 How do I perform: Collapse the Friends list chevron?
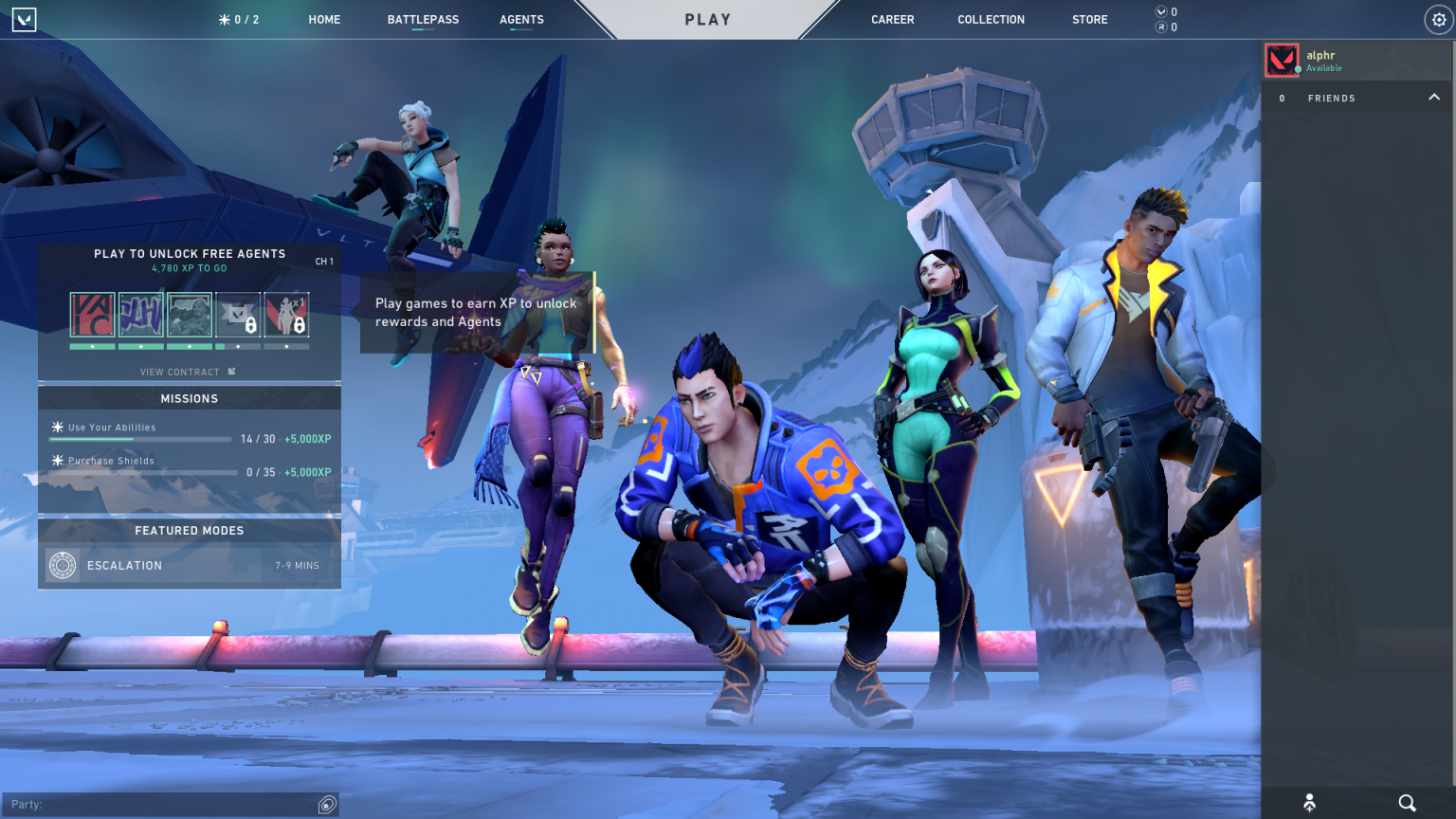pos(1432,97)
